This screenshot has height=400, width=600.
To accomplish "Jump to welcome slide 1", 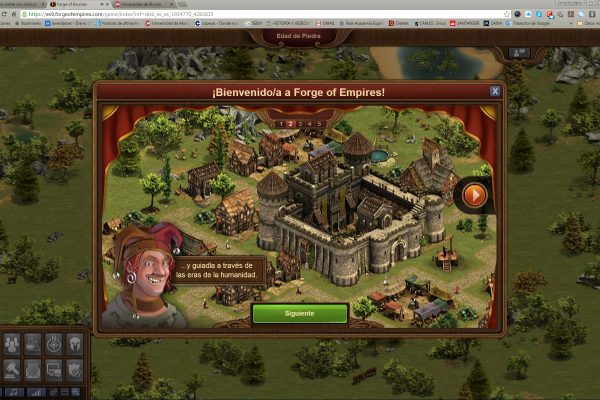I will coord(279,123).
